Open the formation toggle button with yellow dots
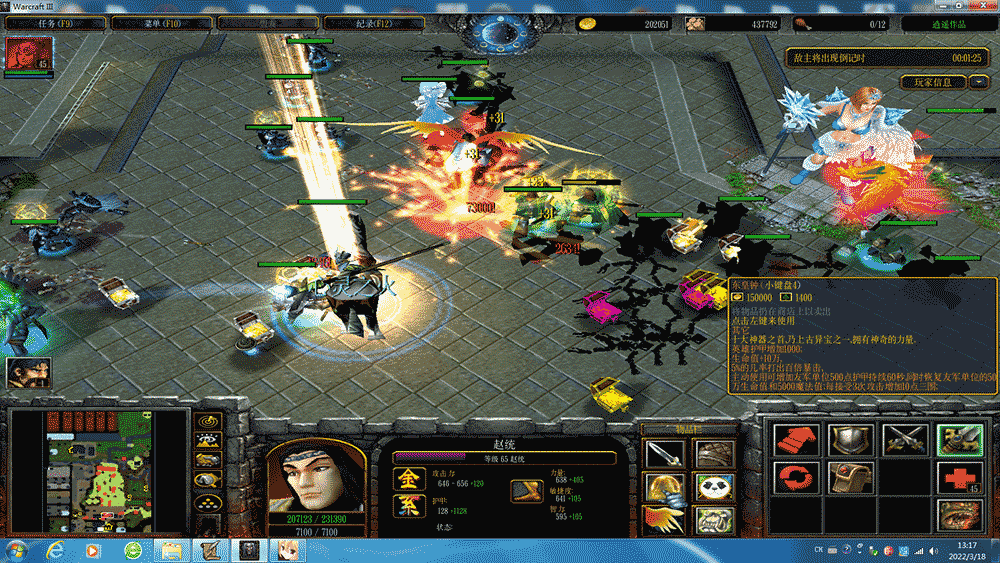Image resolution: width=1000 pixels, height=563 pixels. (208, 502)
